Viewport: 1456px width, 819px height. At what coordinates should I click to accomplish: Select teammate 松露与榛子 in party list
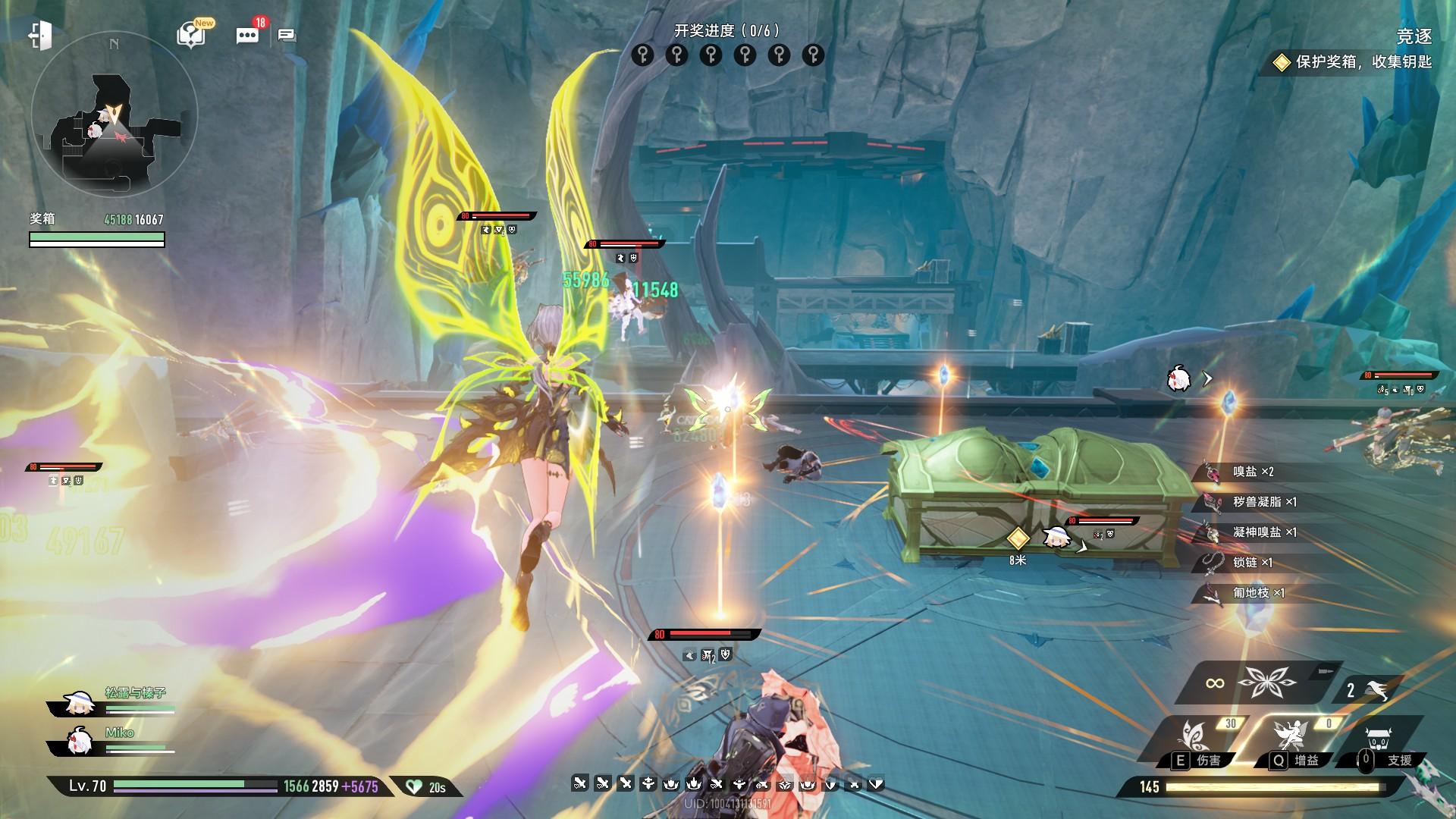[114, 702]
